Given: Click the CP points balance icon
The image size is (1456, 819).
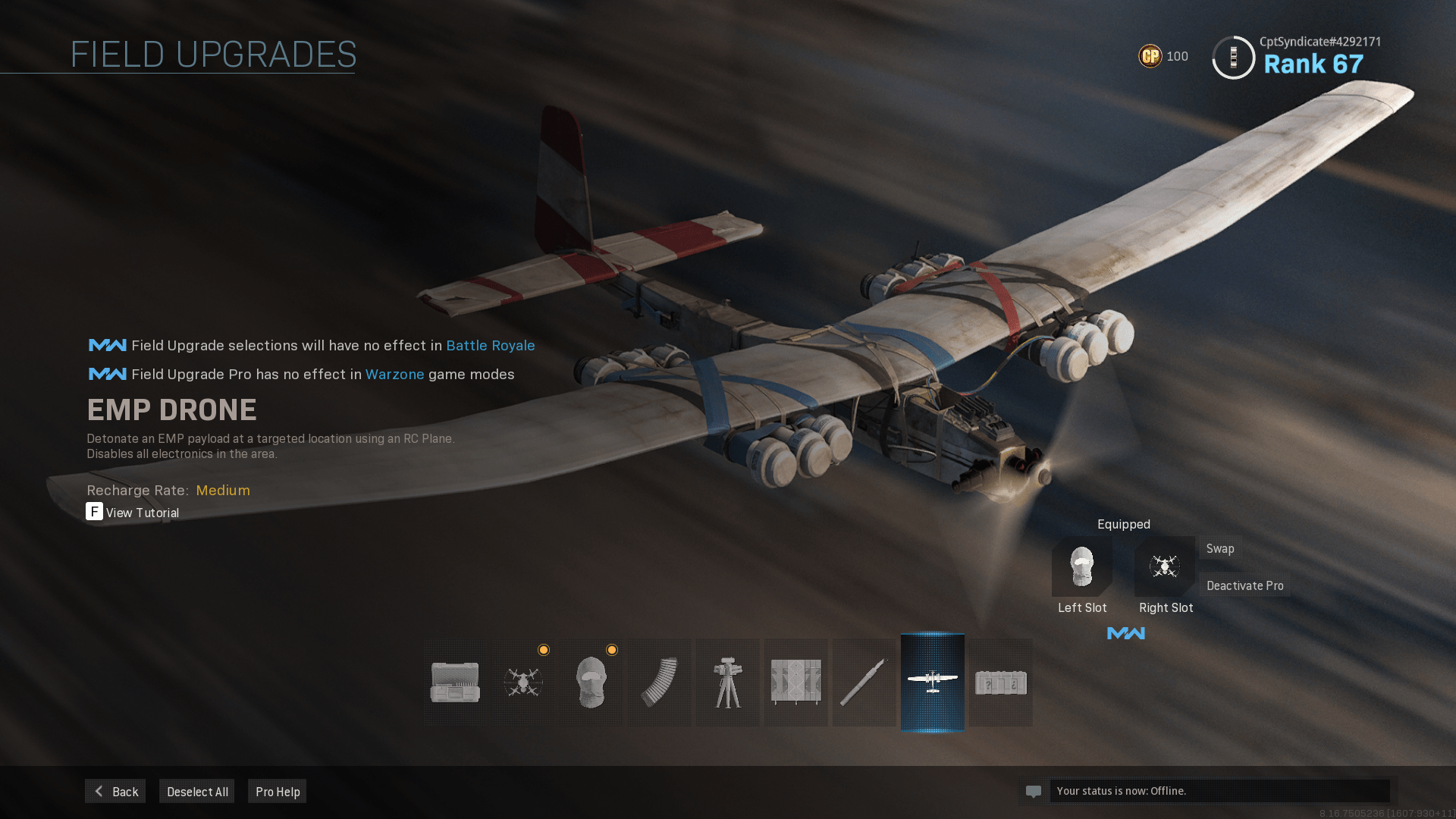Looking at the screenshot, I should (1150, 56).
